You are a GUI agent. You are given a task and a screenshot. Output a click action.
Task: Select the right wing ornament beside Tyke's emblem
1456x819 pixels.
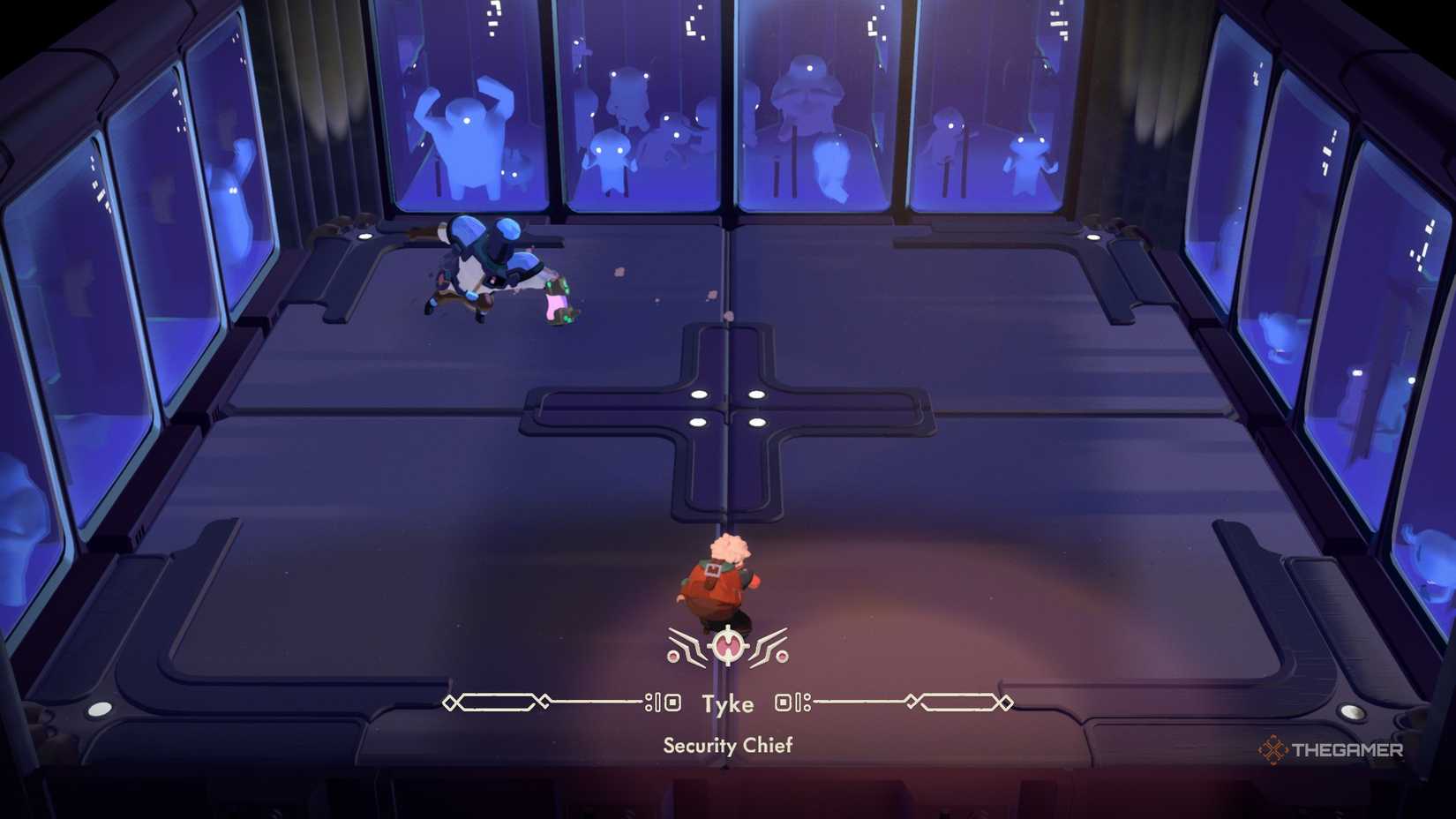pyautogui.click(x=769, y=642)
